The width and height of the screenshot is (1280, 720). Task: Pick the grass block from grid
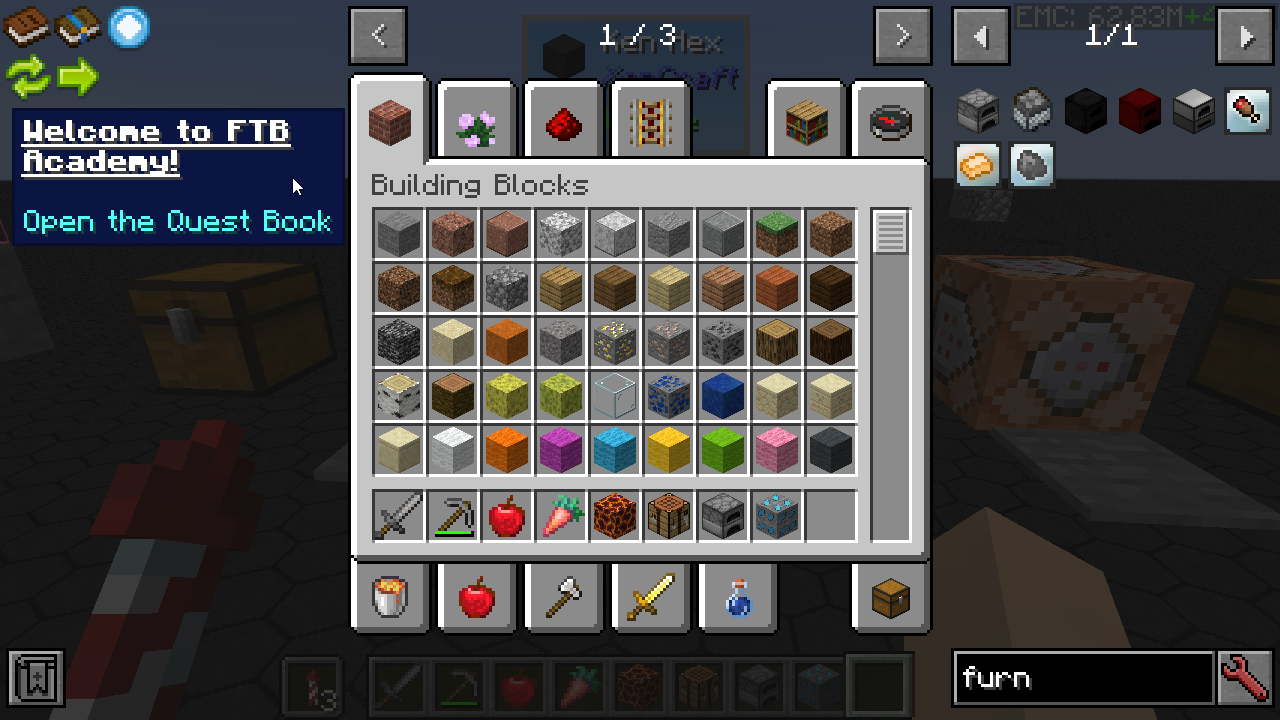[x=777, y=233]
